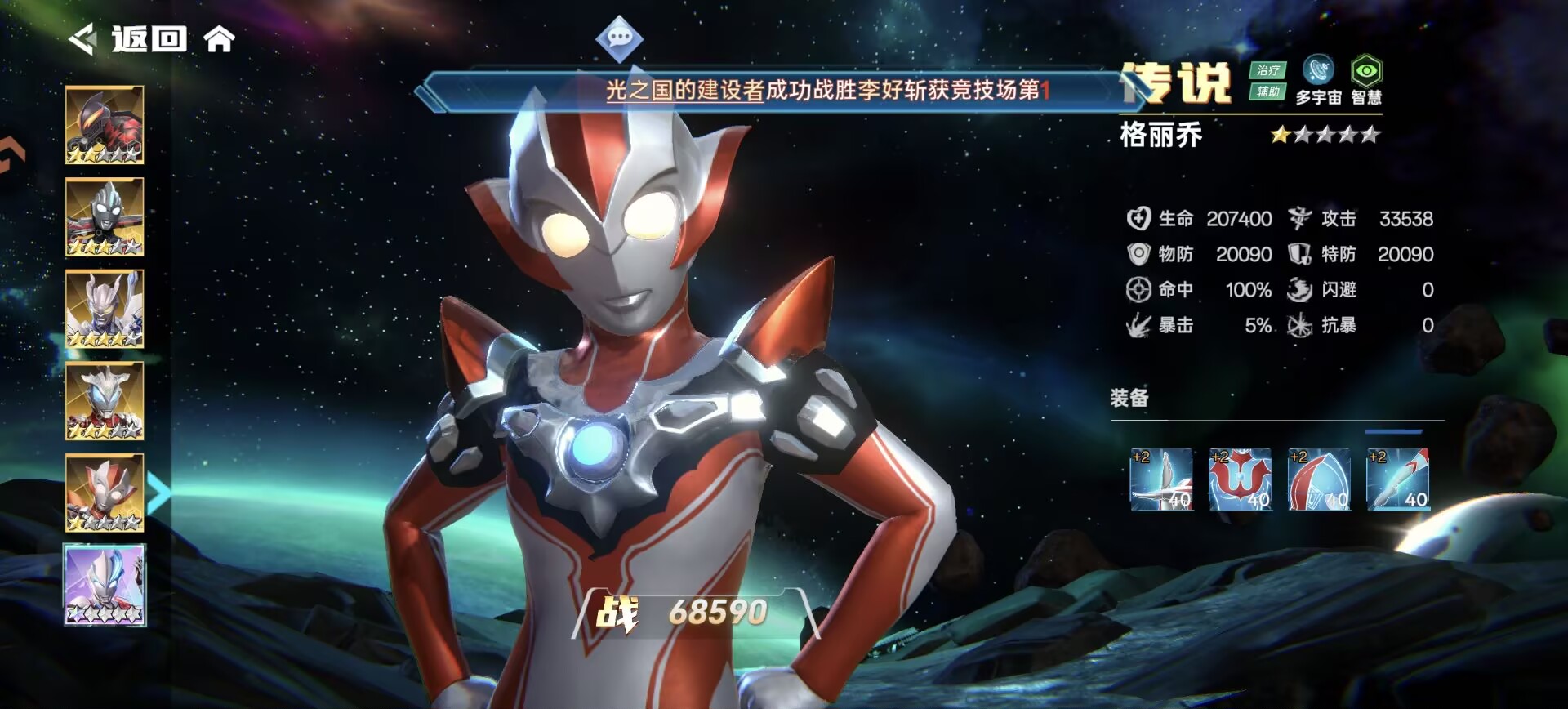Select the red and silver 格丽乔 portrait

coord(105,493)
